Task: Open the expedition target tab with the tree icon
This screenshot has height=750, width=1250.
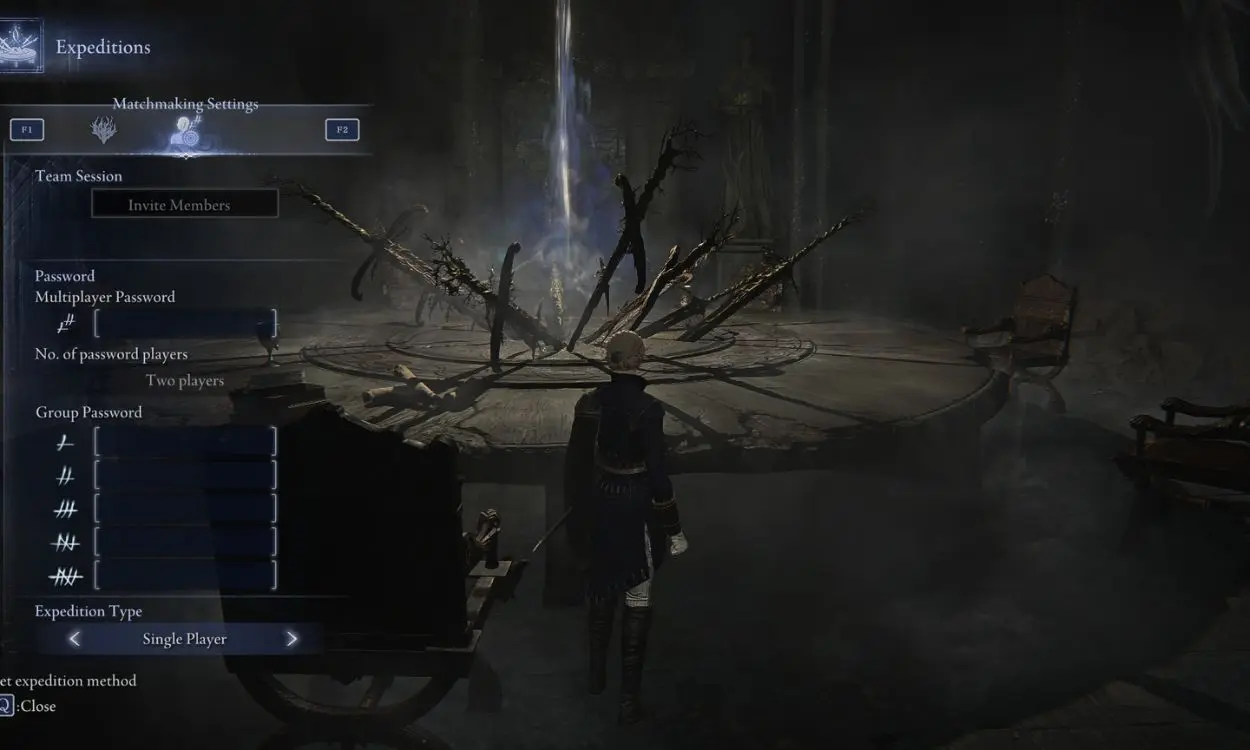Action: [x=104, y=130]
